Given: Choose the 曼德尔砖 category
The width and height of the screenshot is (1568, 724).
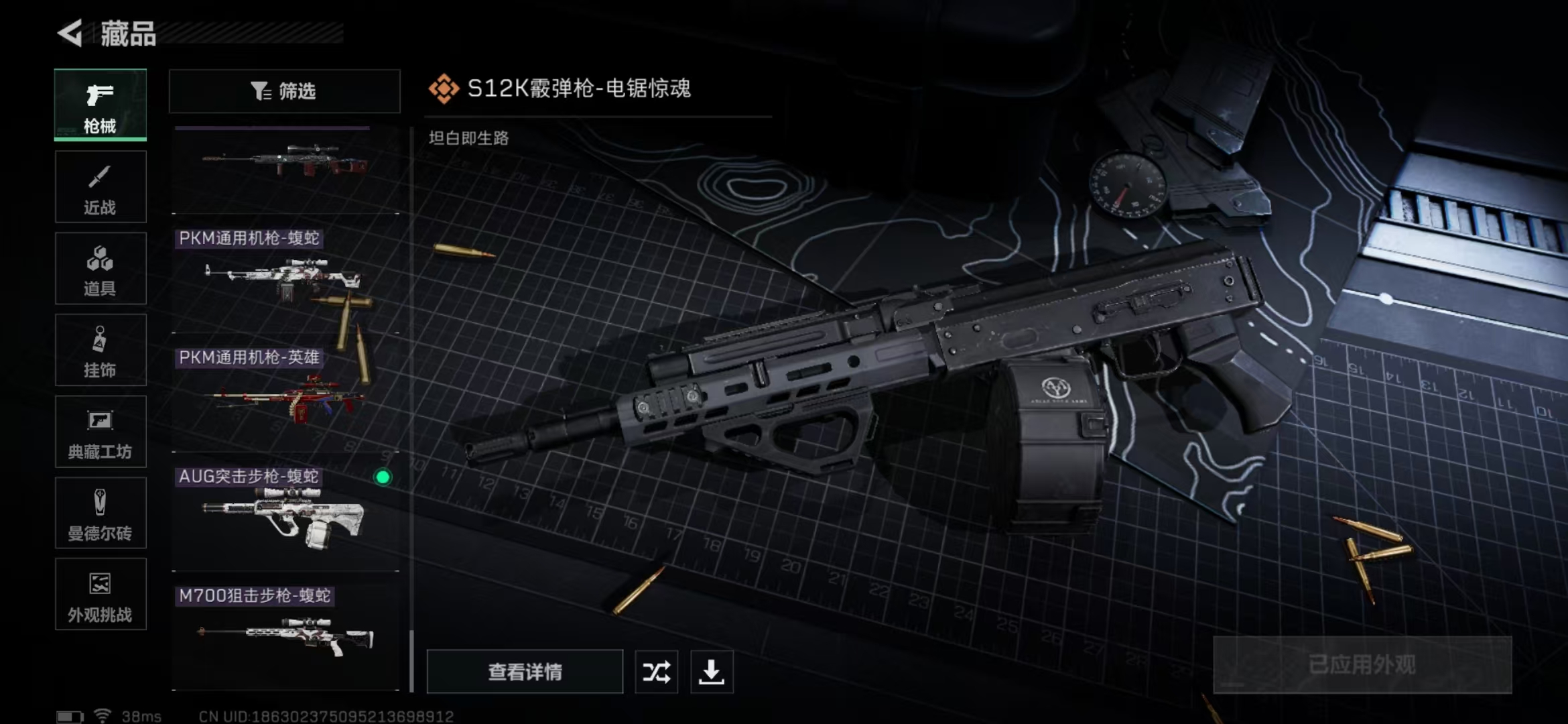Looking at the screenshot, I should tap(101, 514).
